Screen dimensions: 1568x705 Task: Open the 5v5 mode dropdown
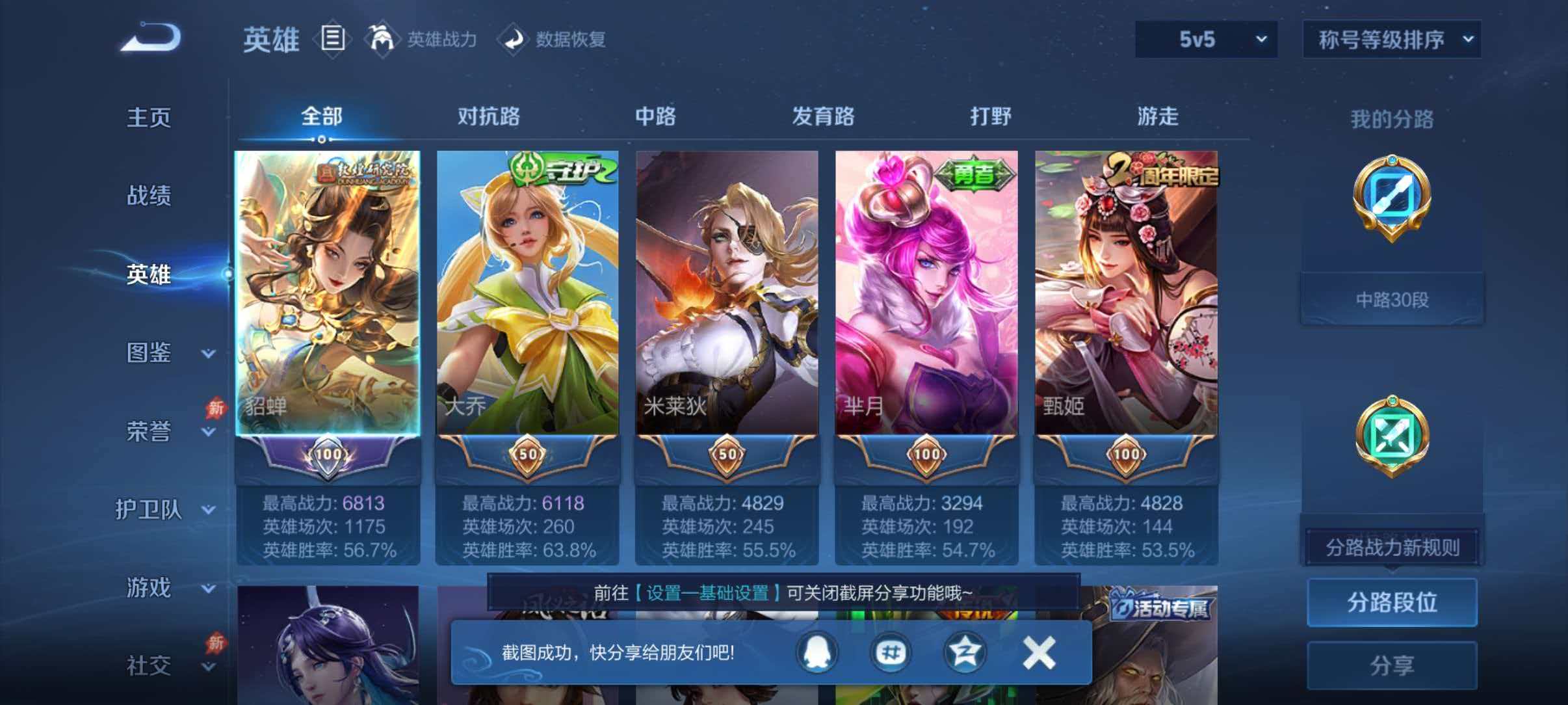coord(1206,40)
